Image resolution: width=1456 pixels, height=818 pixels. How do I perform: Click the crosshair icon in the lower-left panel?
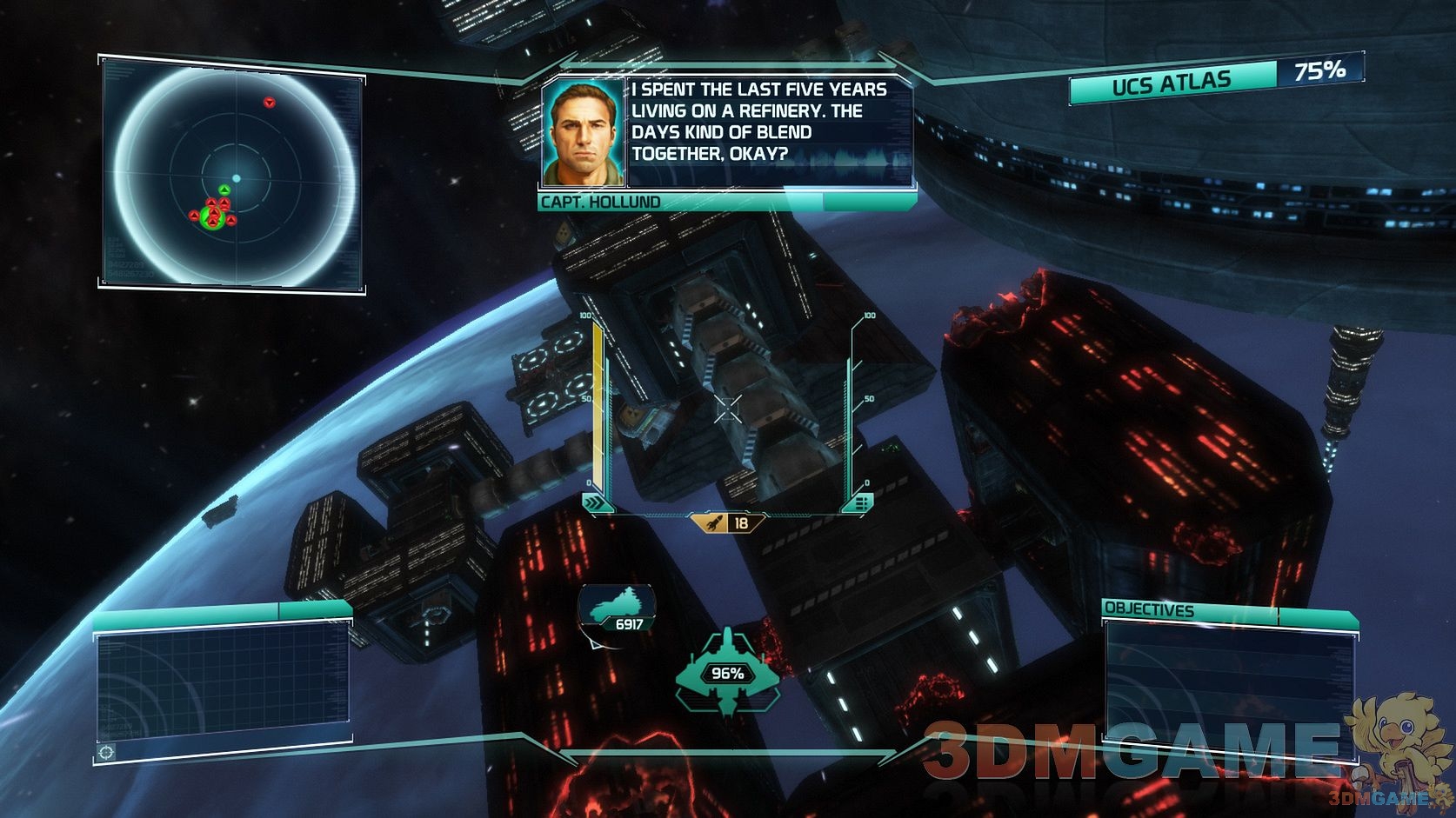[106, 752]
